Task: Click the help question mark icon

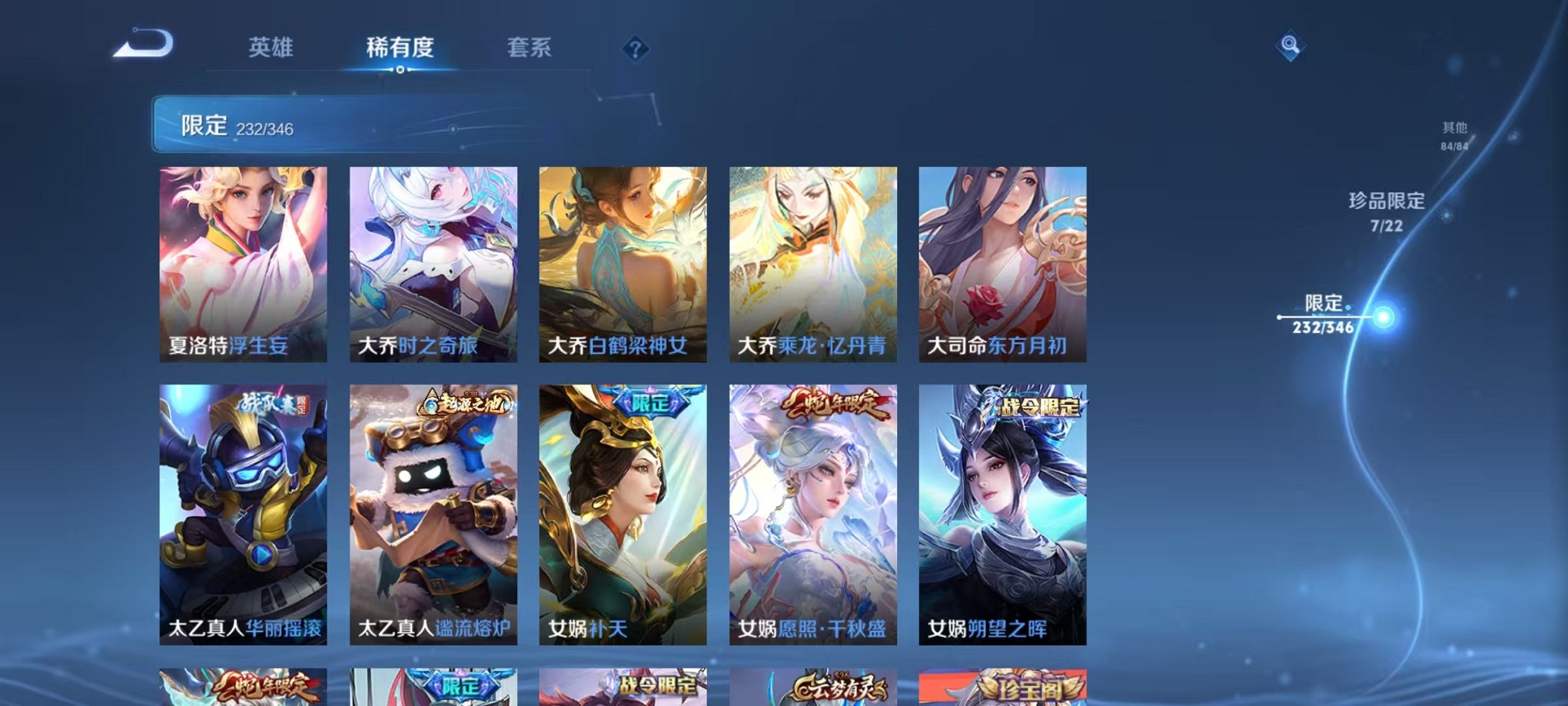Action: click(635, 49)
